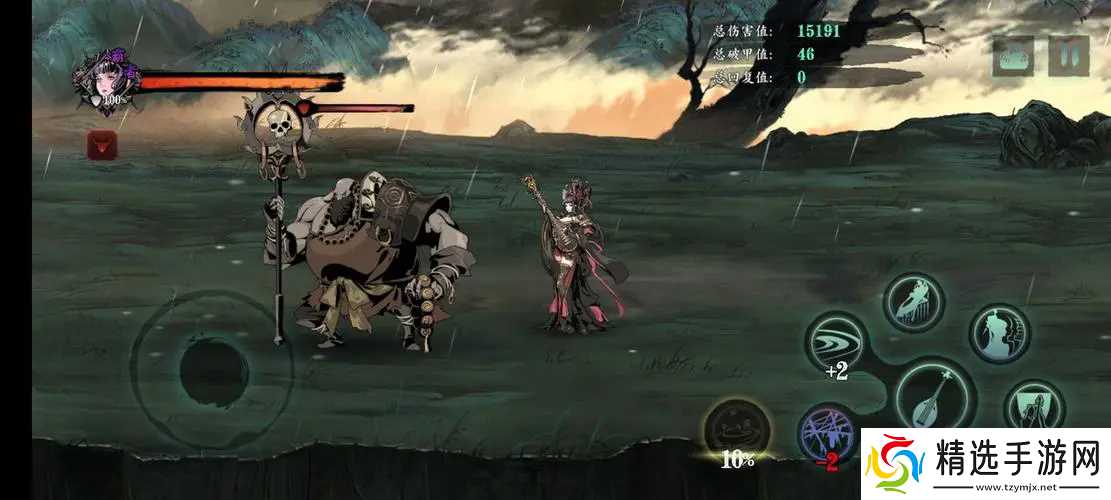Image resolution: width=1111 pixels, height=500 pixels.
Task: Tap the camera record button
Action: coord(1012,57)
